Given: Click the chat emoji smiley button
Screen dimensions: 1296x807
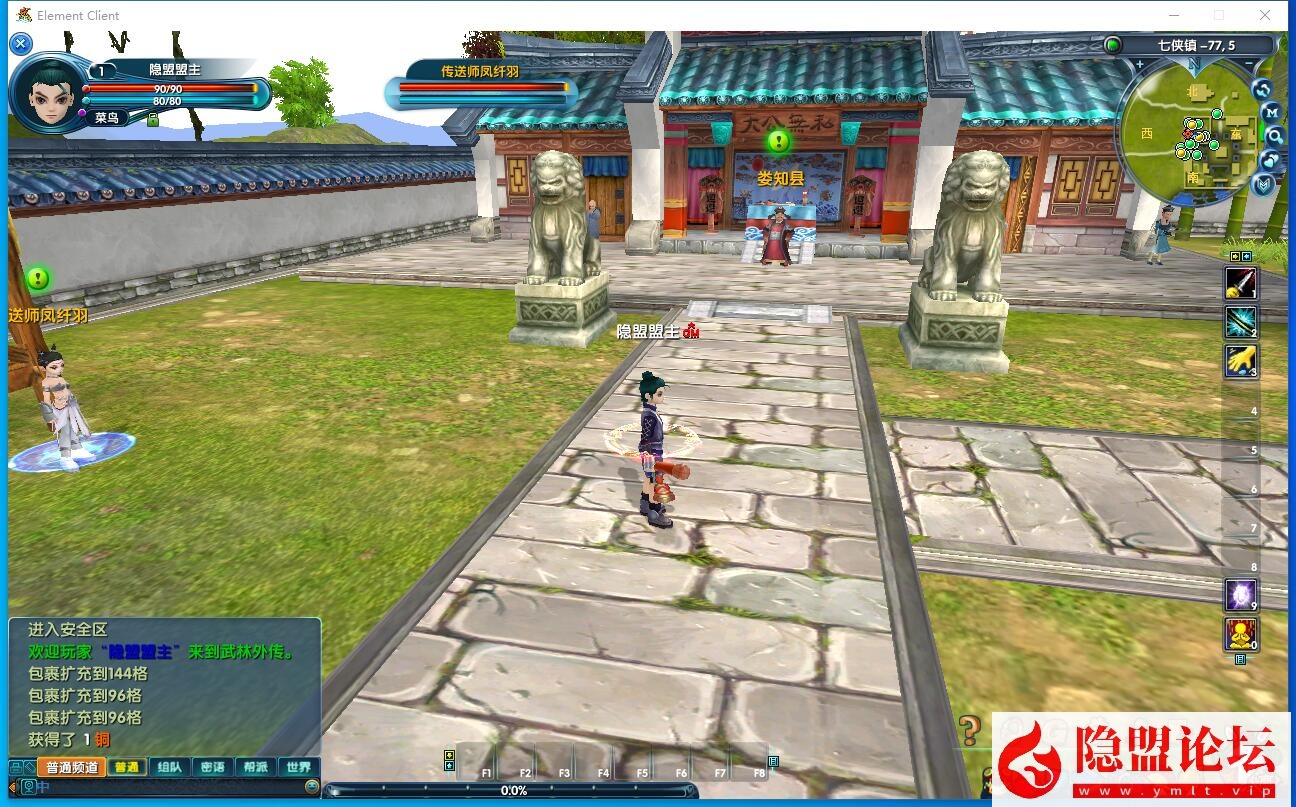Looking at the screenshot, I should (x=312, y=787).
